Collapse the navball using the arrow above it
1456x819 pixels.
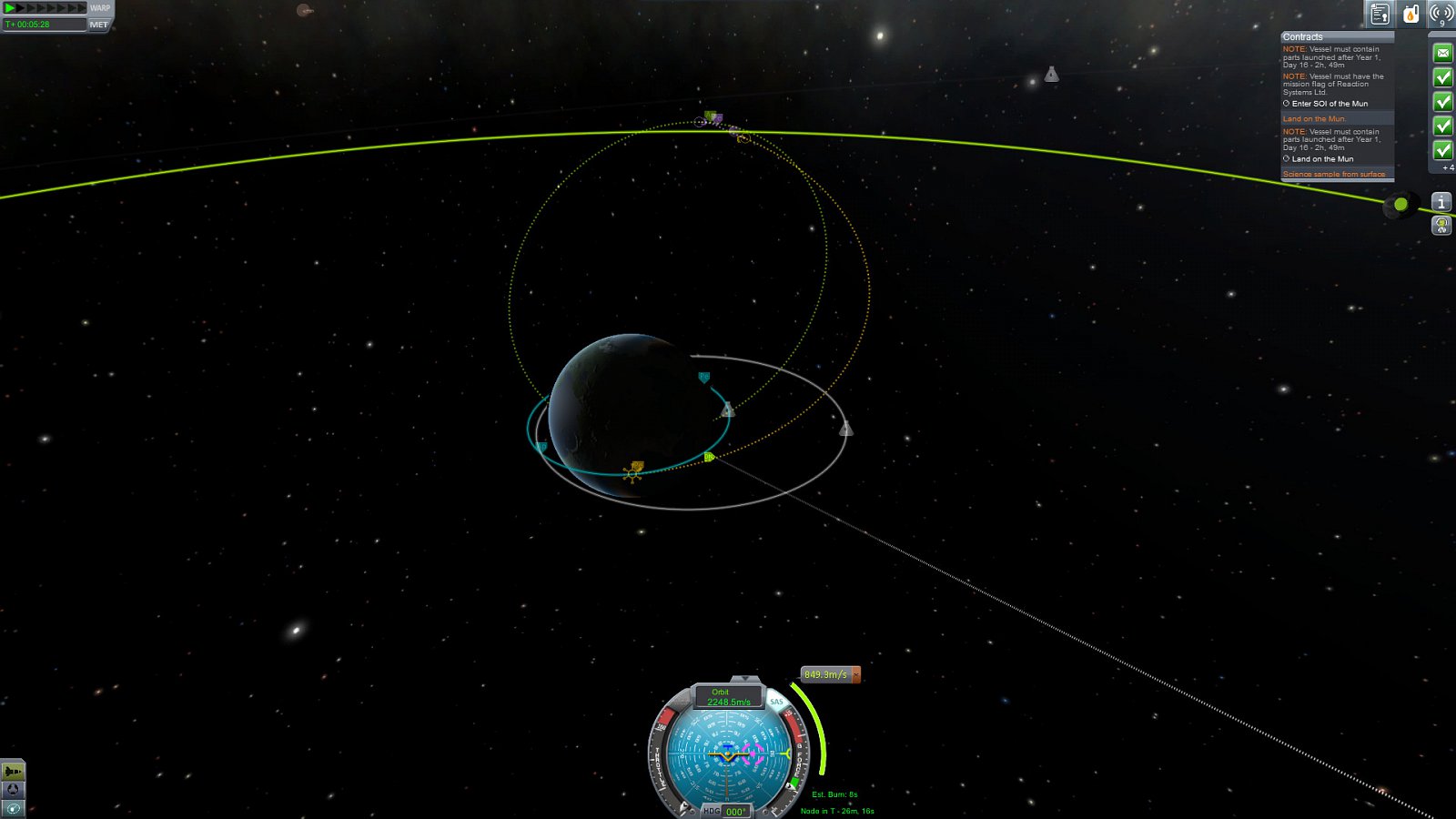pos(746,677)
